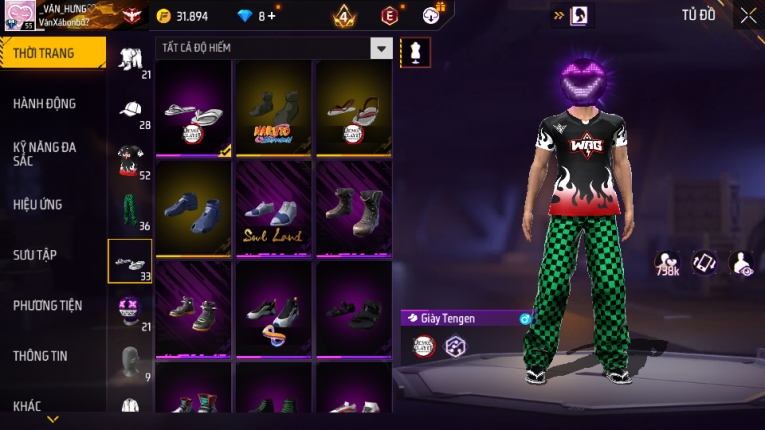
Task: Switch to the HÀNH ĐỘNG category
Action: [45, 103]
